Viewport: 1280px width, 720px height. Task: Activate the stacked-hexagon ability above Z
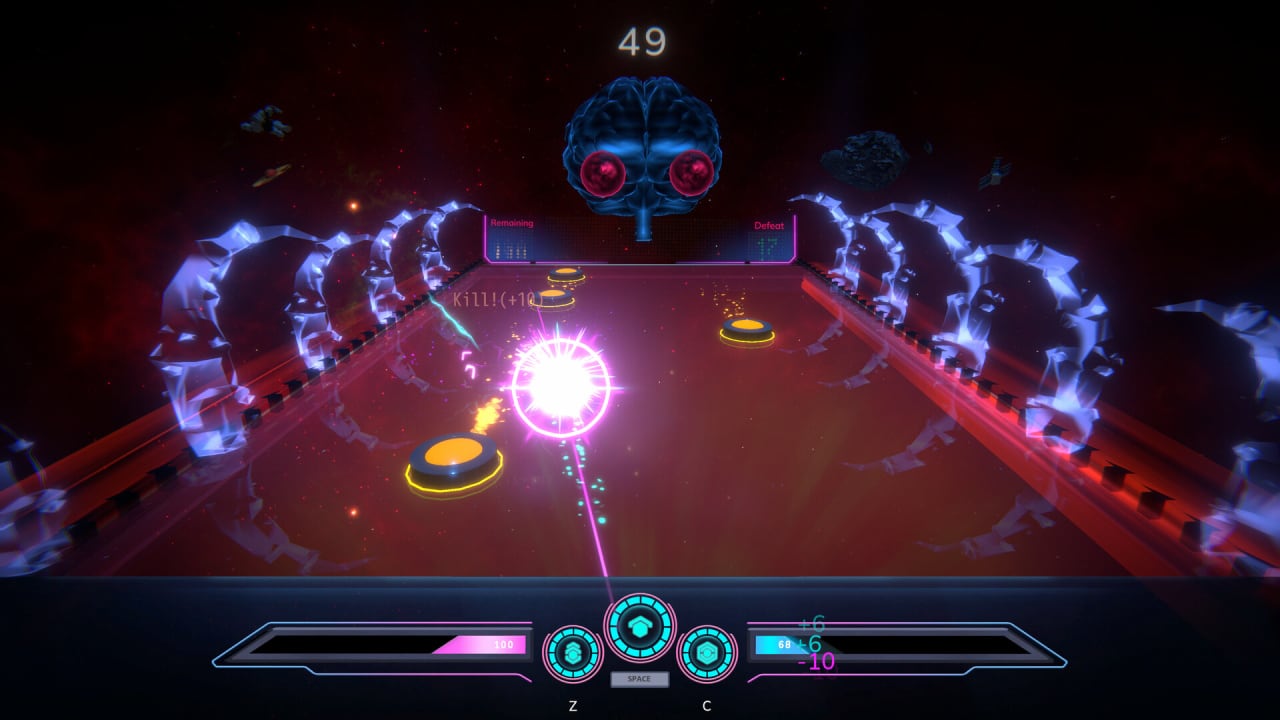point(573,653)
